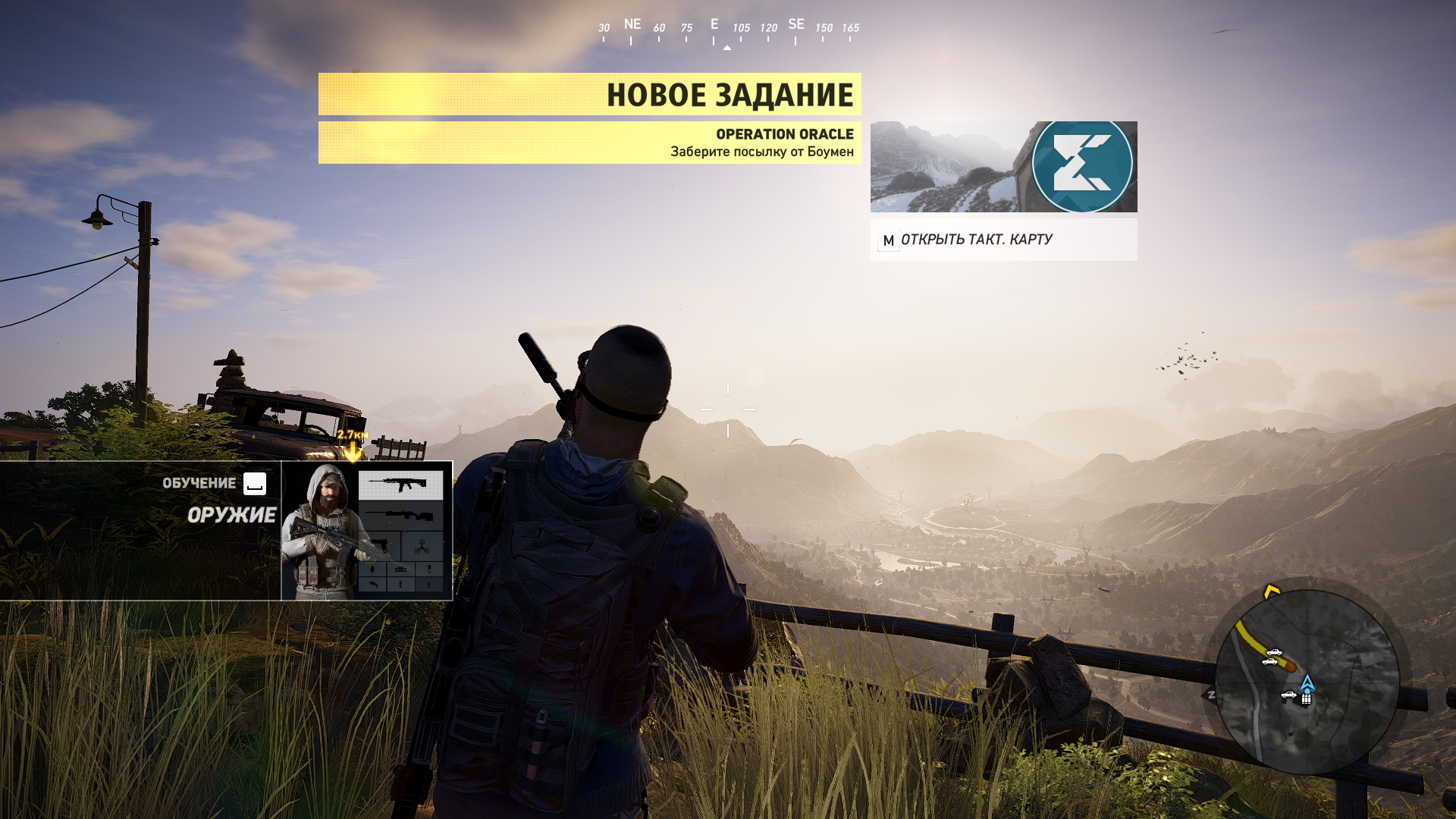The height and width of the screenshot is (819, 1456).
Task: Select the assault rifle slot in the weapon panel
Action: tap(401, 485)
